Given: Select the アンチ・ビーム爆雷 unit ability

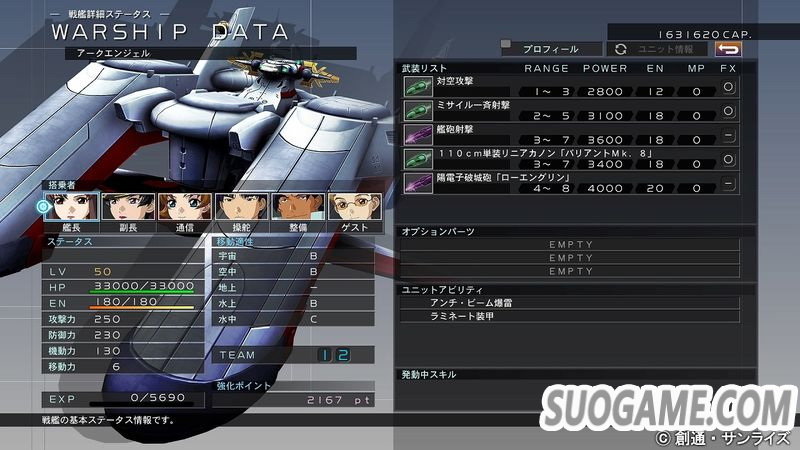Looking at the screenshot, I should pos(570,301).
